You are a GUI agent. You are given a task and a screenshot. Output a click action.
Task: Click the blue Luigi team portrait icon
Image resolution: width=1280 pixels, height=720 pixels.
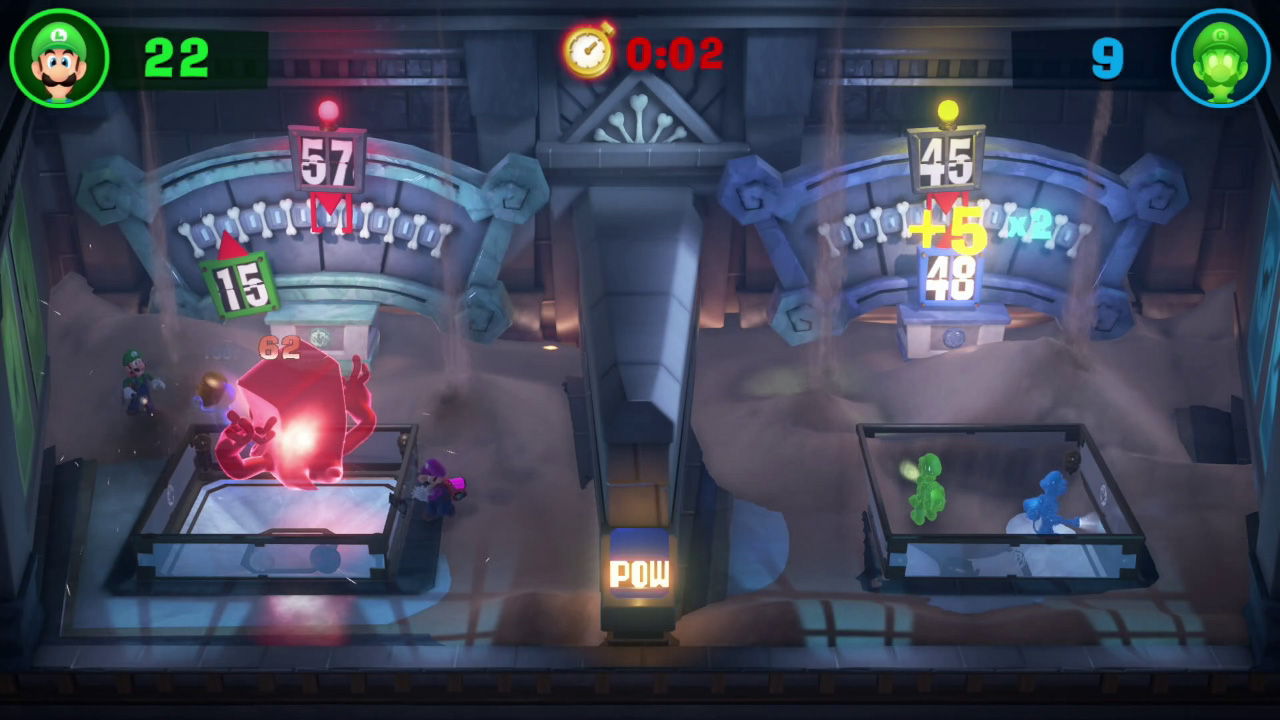[x=1221, y=58]
